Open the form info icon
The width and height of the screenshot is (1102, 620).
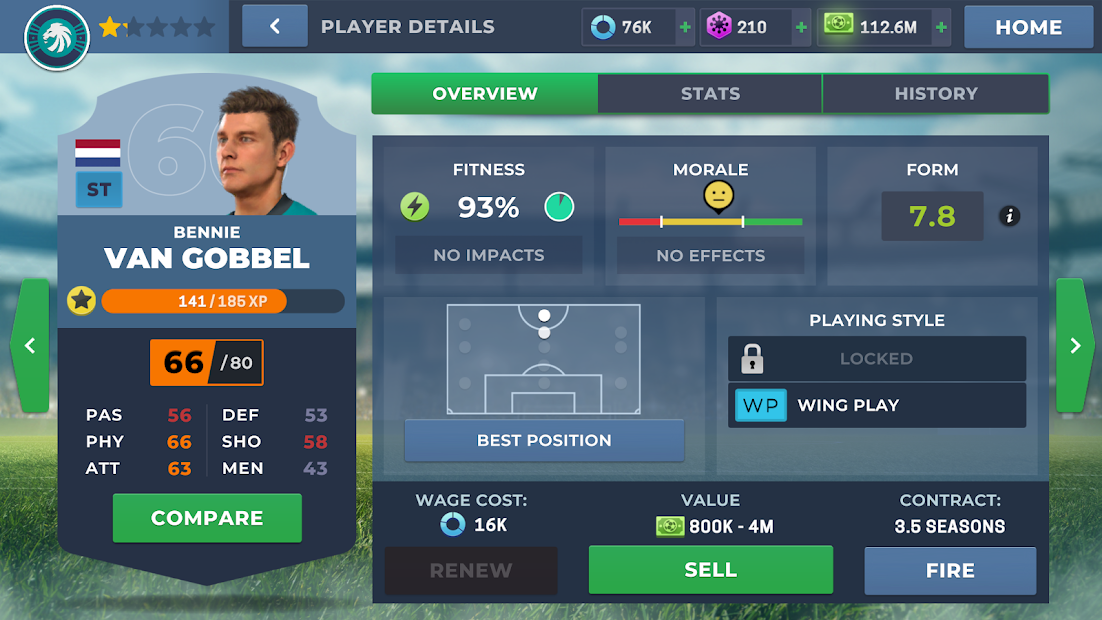click(x=1009, y=216)
